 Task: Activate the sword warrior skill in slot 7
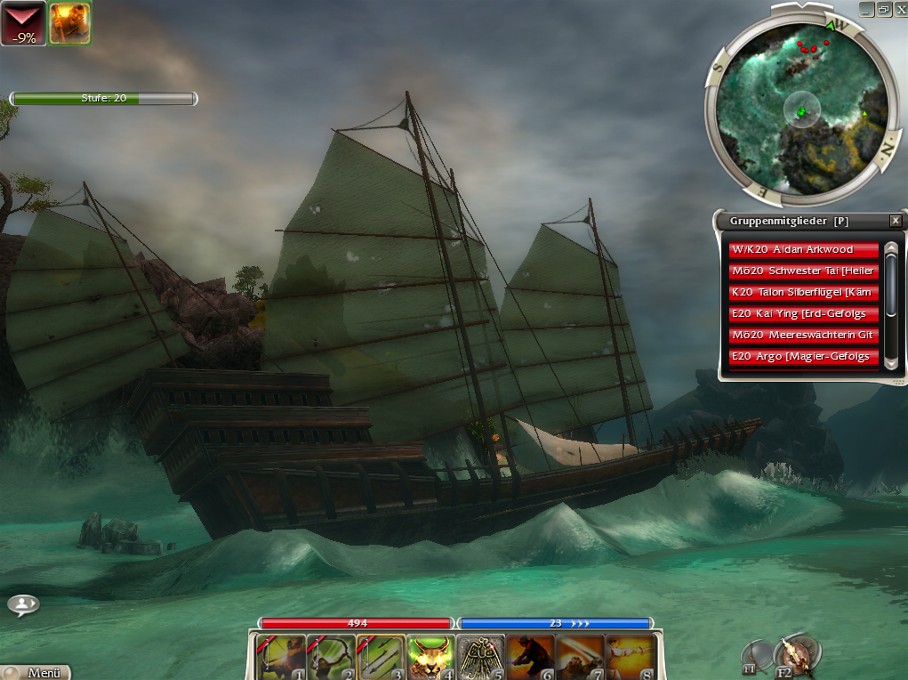tap(580, 656)
